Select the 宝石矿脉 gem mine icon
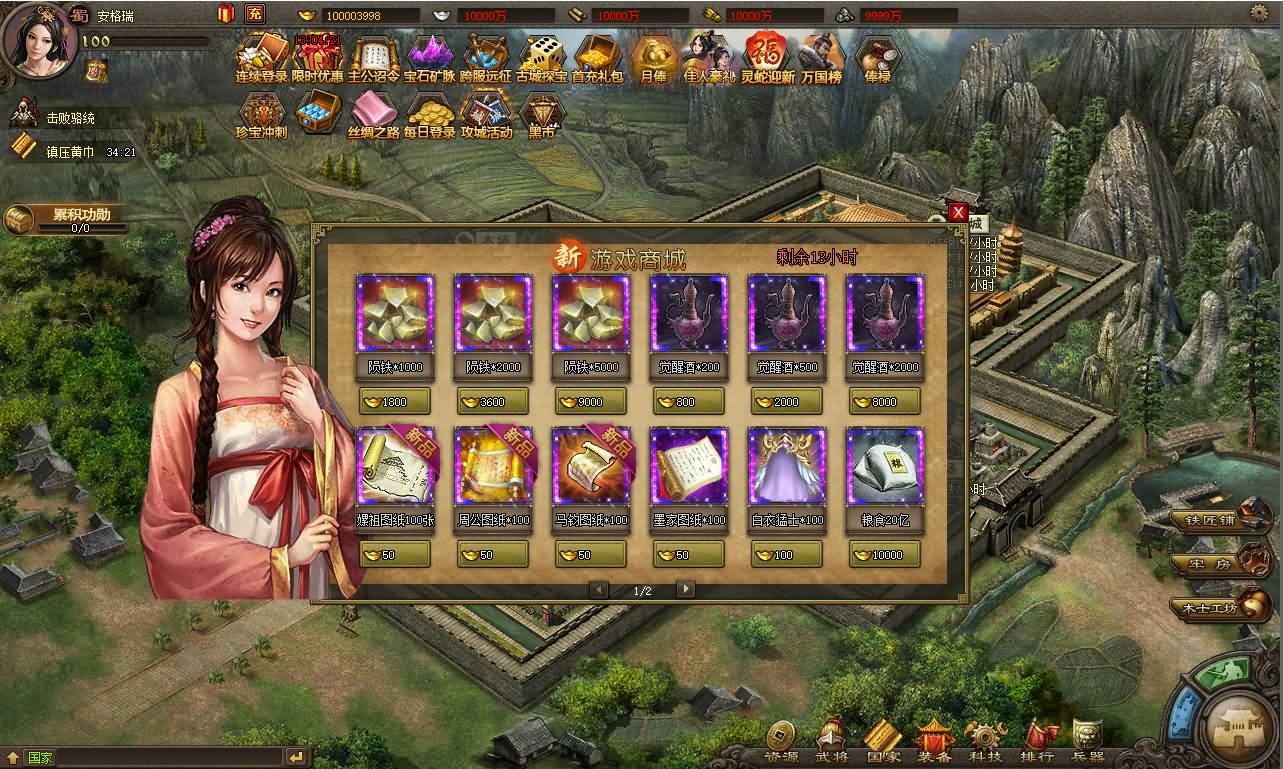The width and height of the screenshot is (1283, 769). (x=428, y=58)
